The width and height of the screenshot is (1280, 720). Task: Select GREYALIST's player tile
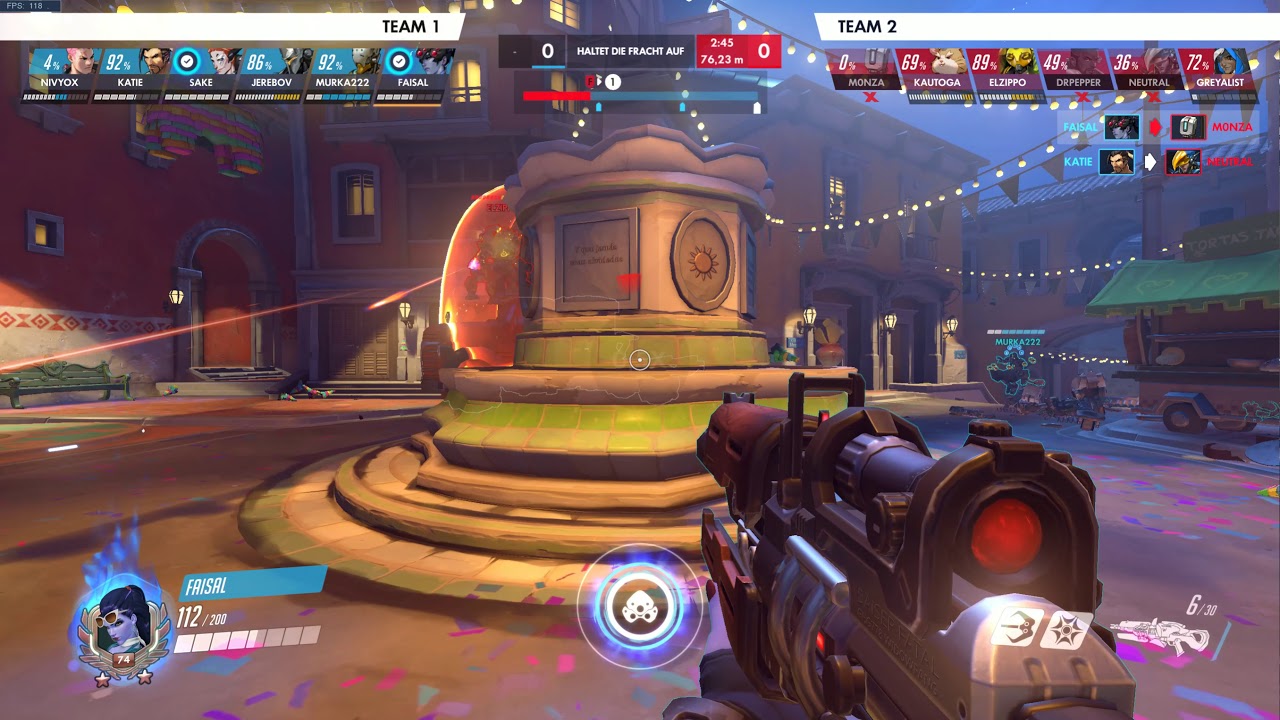point(1220,72)
